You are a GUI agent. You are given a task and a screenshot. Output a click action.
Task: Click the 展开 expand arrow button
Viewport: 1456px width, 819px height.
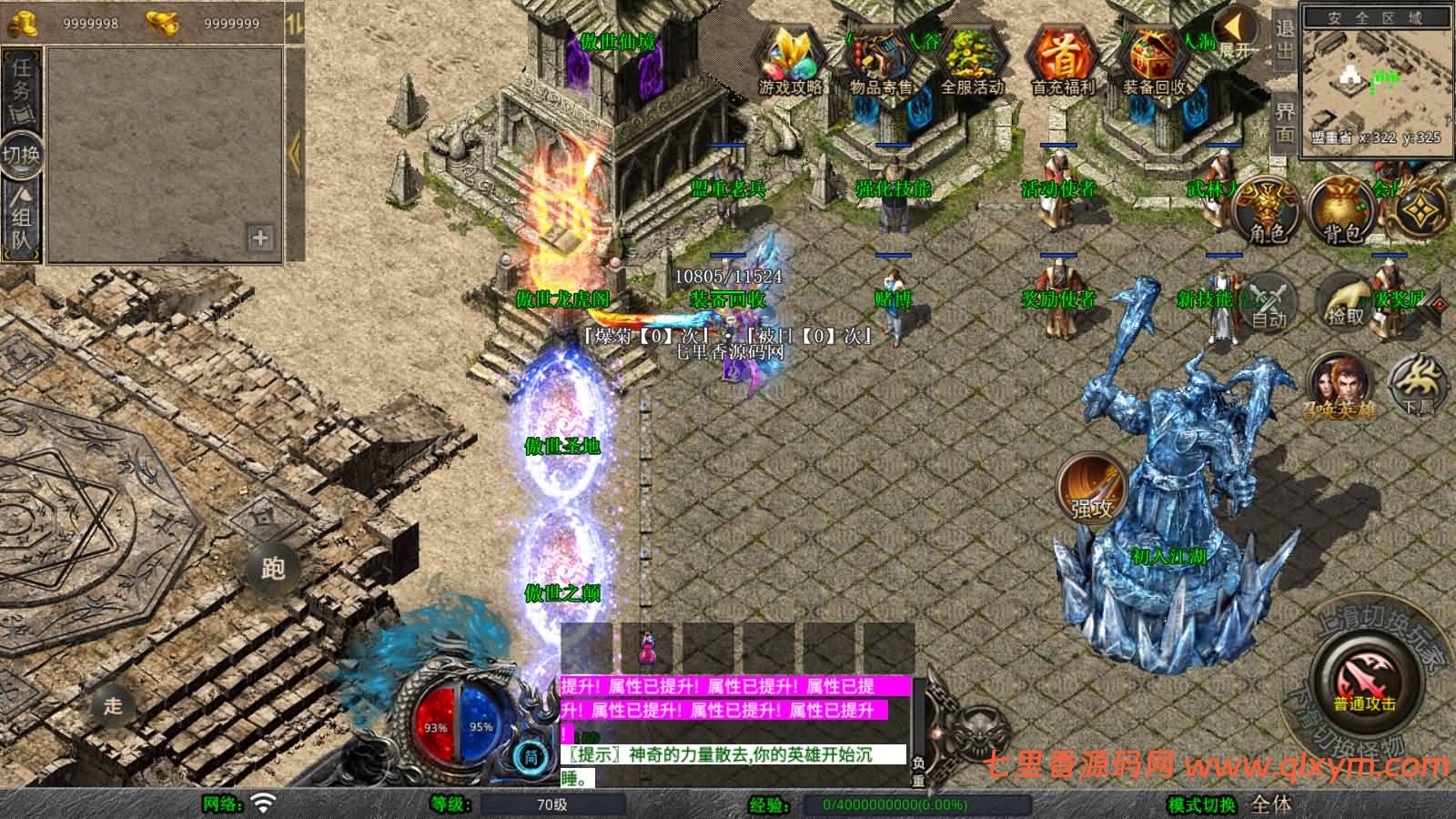[1237, 34]
